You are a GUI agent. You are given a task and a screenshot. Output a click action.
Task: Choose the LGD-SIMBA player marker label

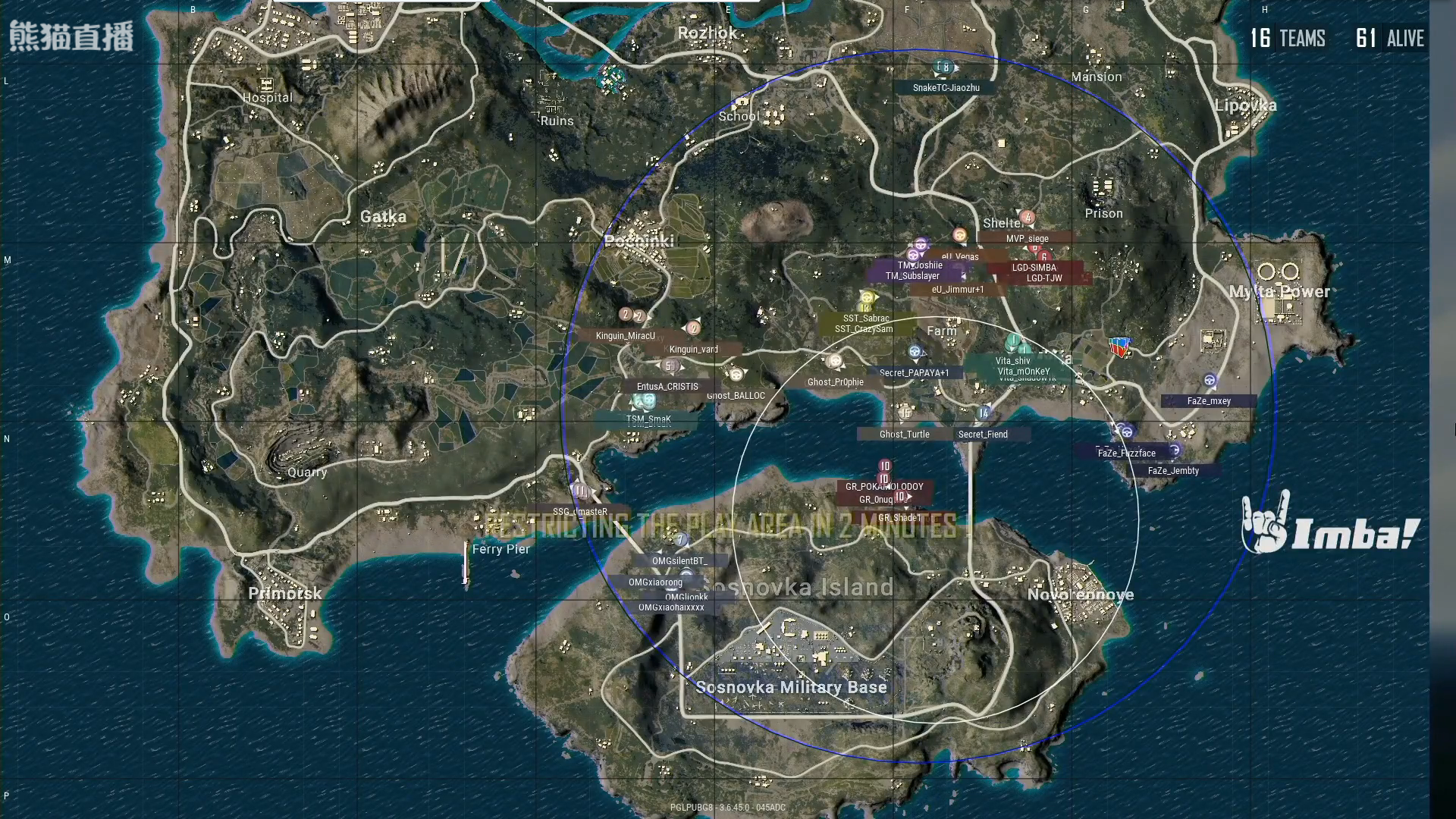tap(1034, 268)
